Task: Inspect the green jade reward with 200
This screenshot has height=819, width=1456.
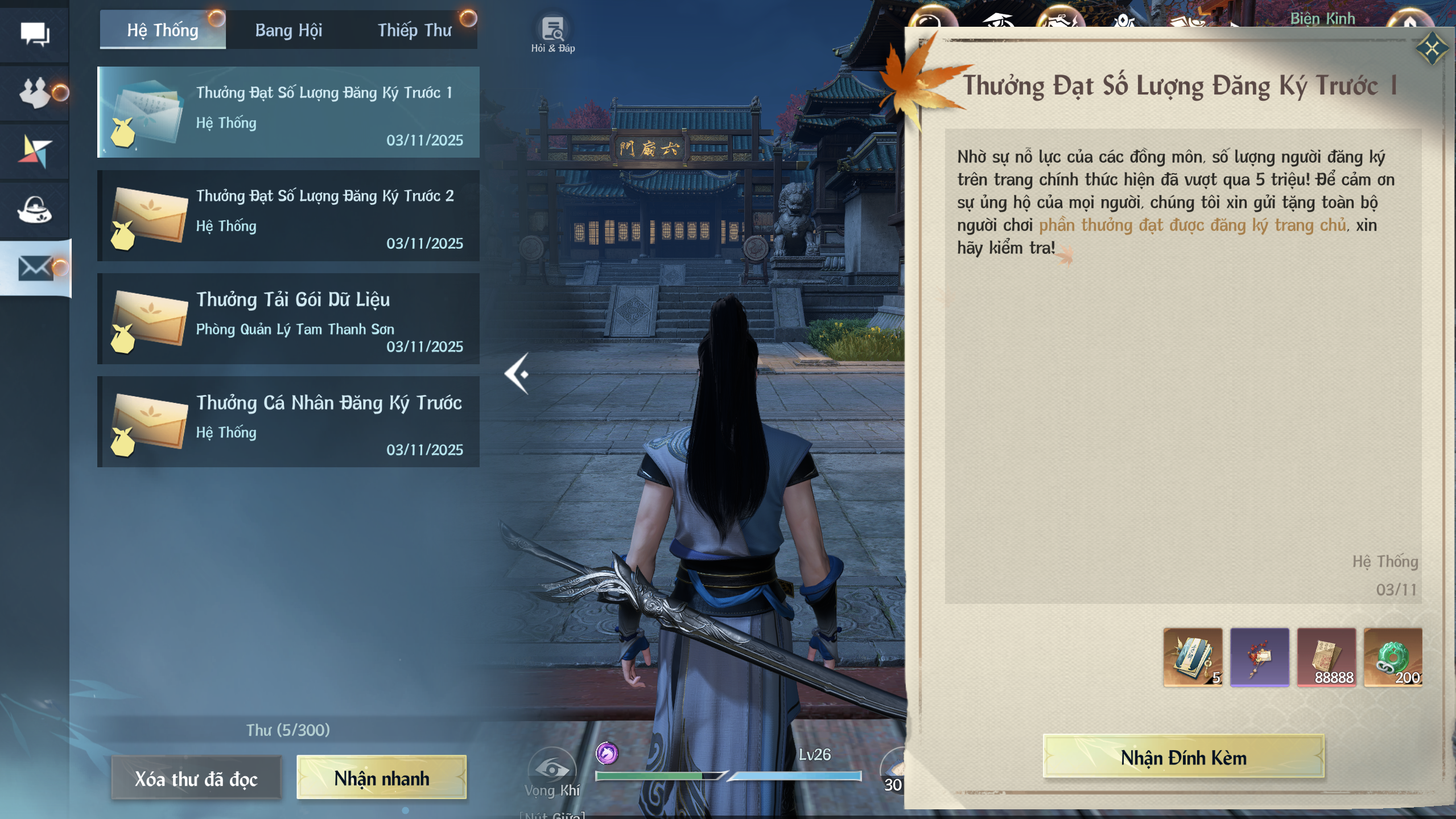Action: 1393,657
